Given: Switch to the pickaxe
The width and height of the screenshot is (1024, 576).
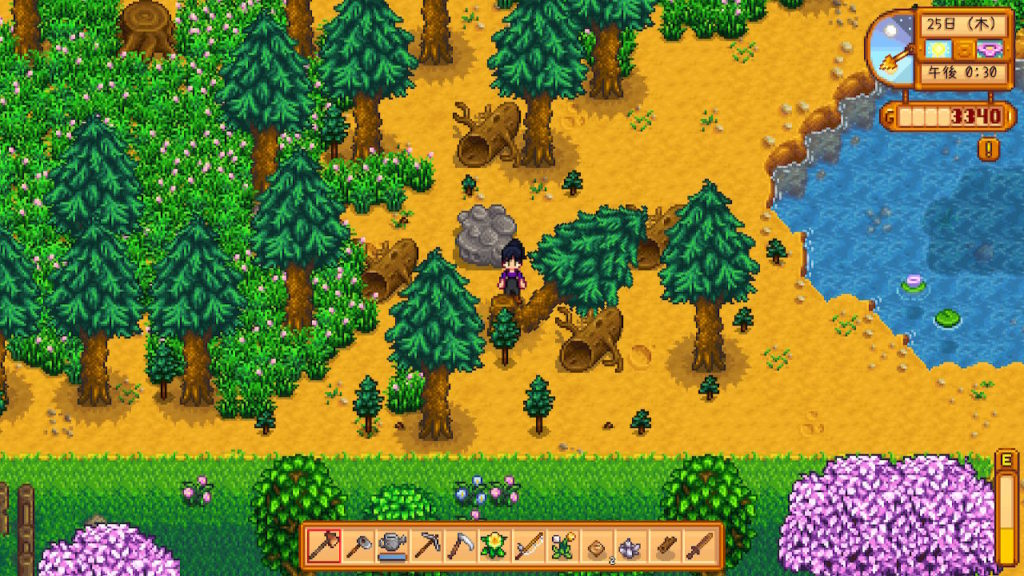Looking at the screenshot, I should click(426, 546).
